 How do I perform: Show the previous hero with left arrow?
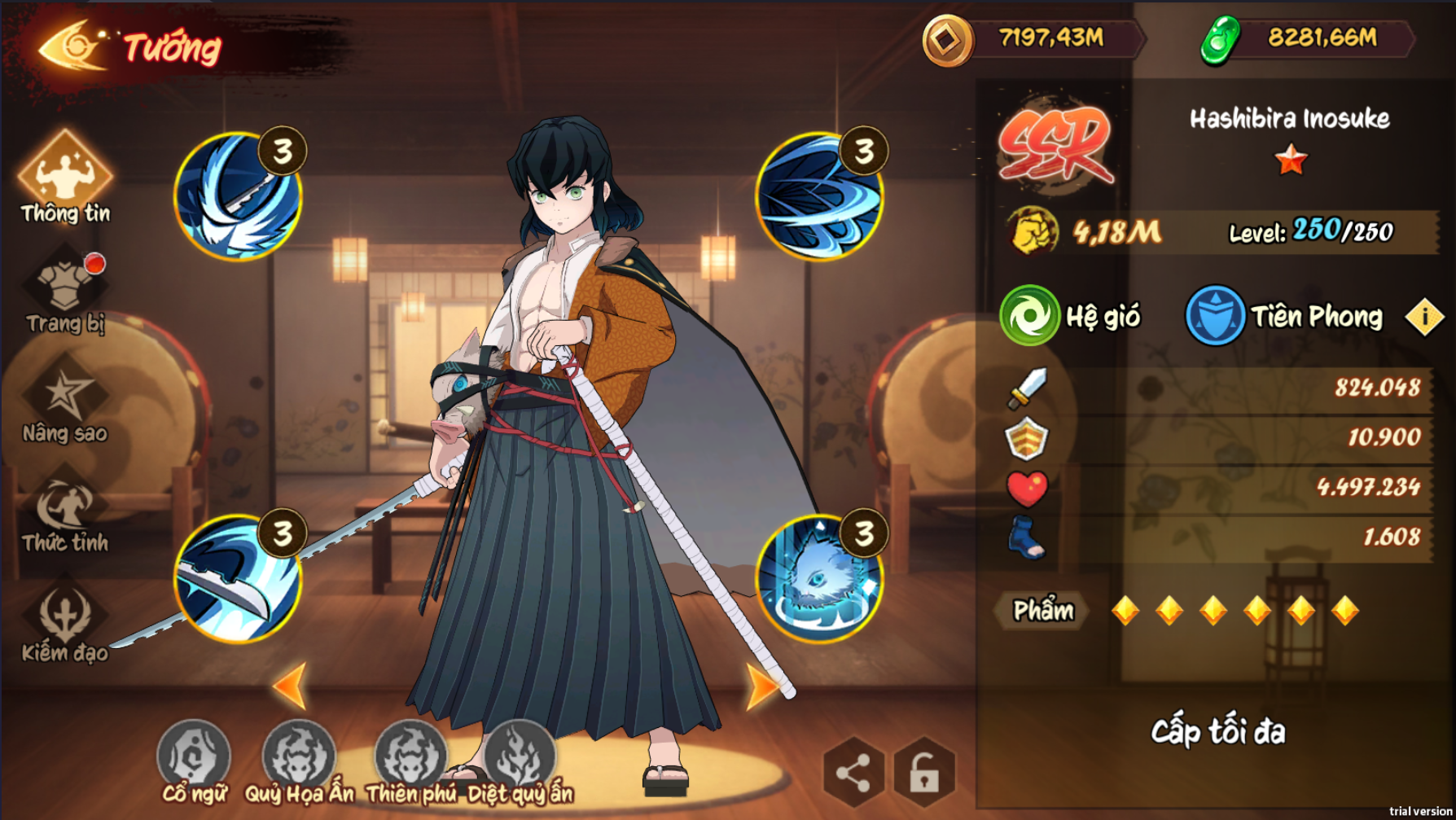290,686
